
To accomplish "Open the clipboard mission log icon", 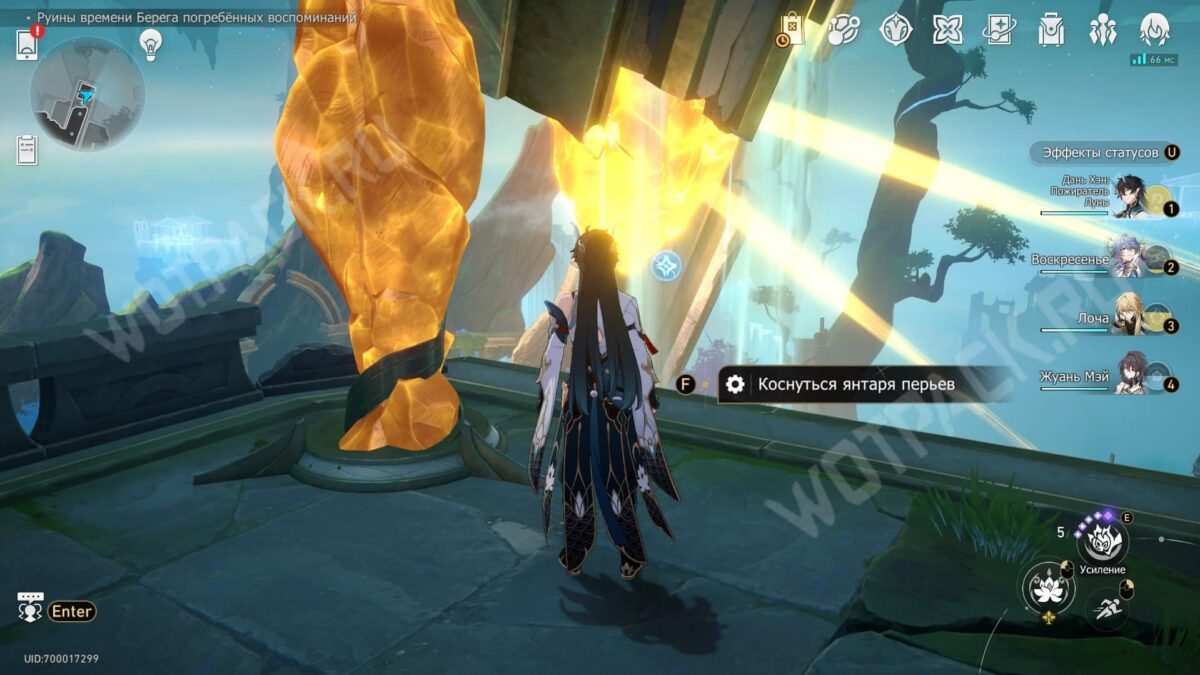I will tap(27, 150).
